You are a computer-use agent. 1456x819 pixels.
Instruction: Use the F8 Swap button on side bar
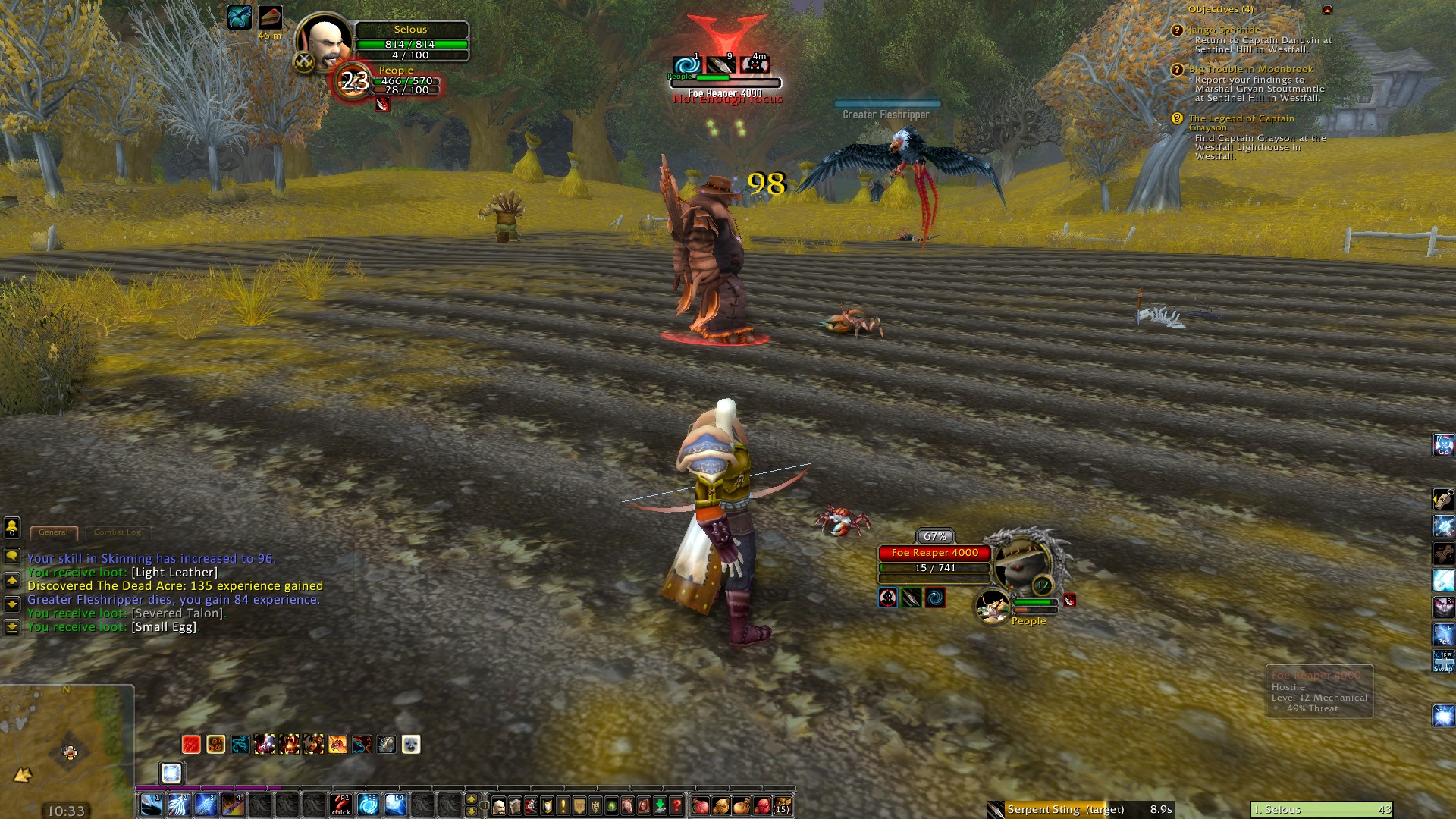point(1443,661)
